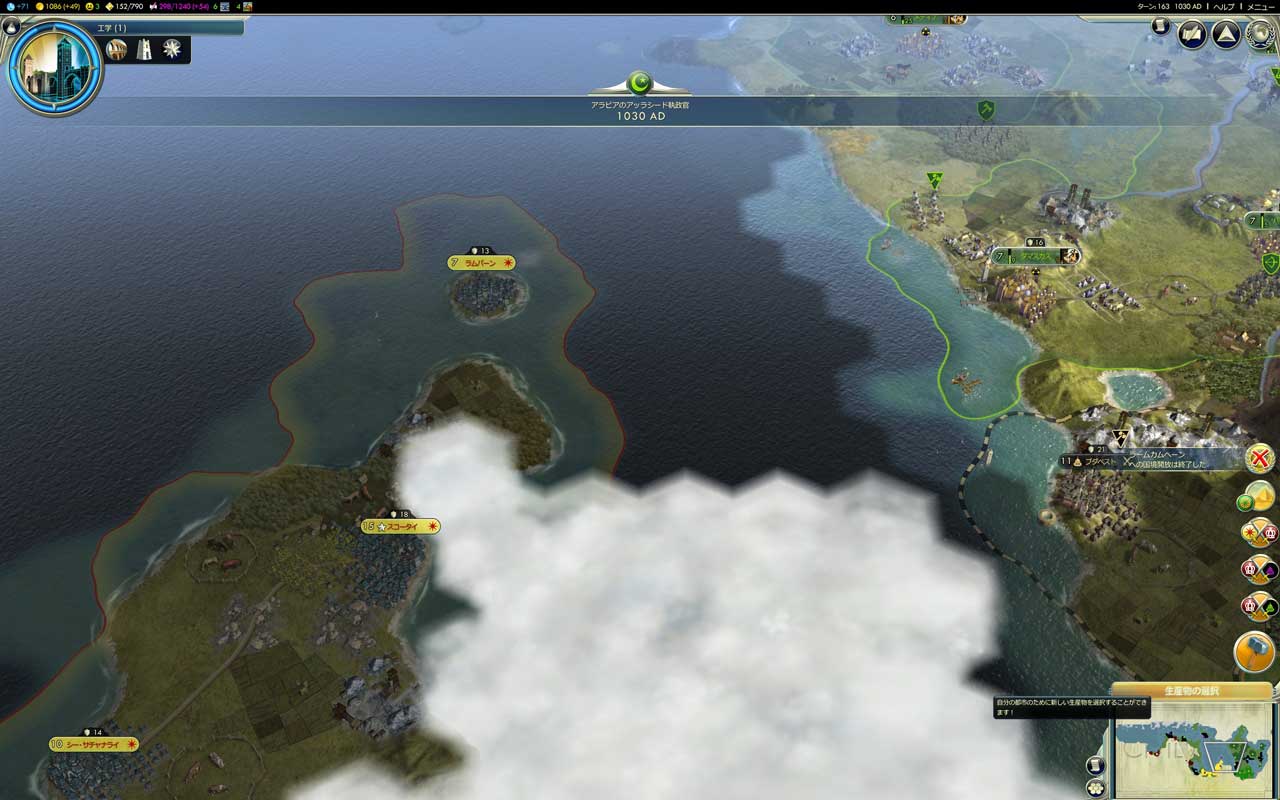This screenshot has height=800, width=1280.
Task: Open the minimap scroll options button
Action: 1095,765
